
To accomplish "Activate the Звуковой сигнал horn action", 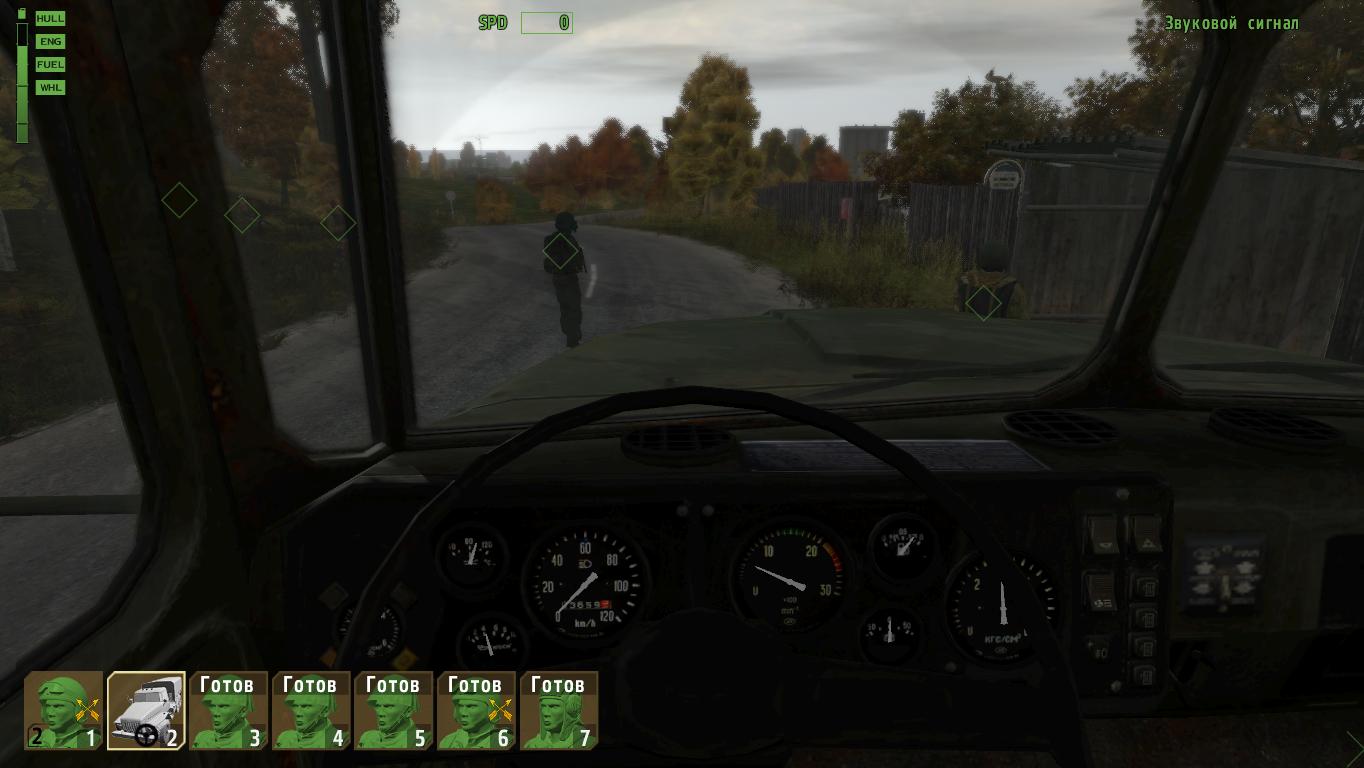I will [x=1231, y=23].
